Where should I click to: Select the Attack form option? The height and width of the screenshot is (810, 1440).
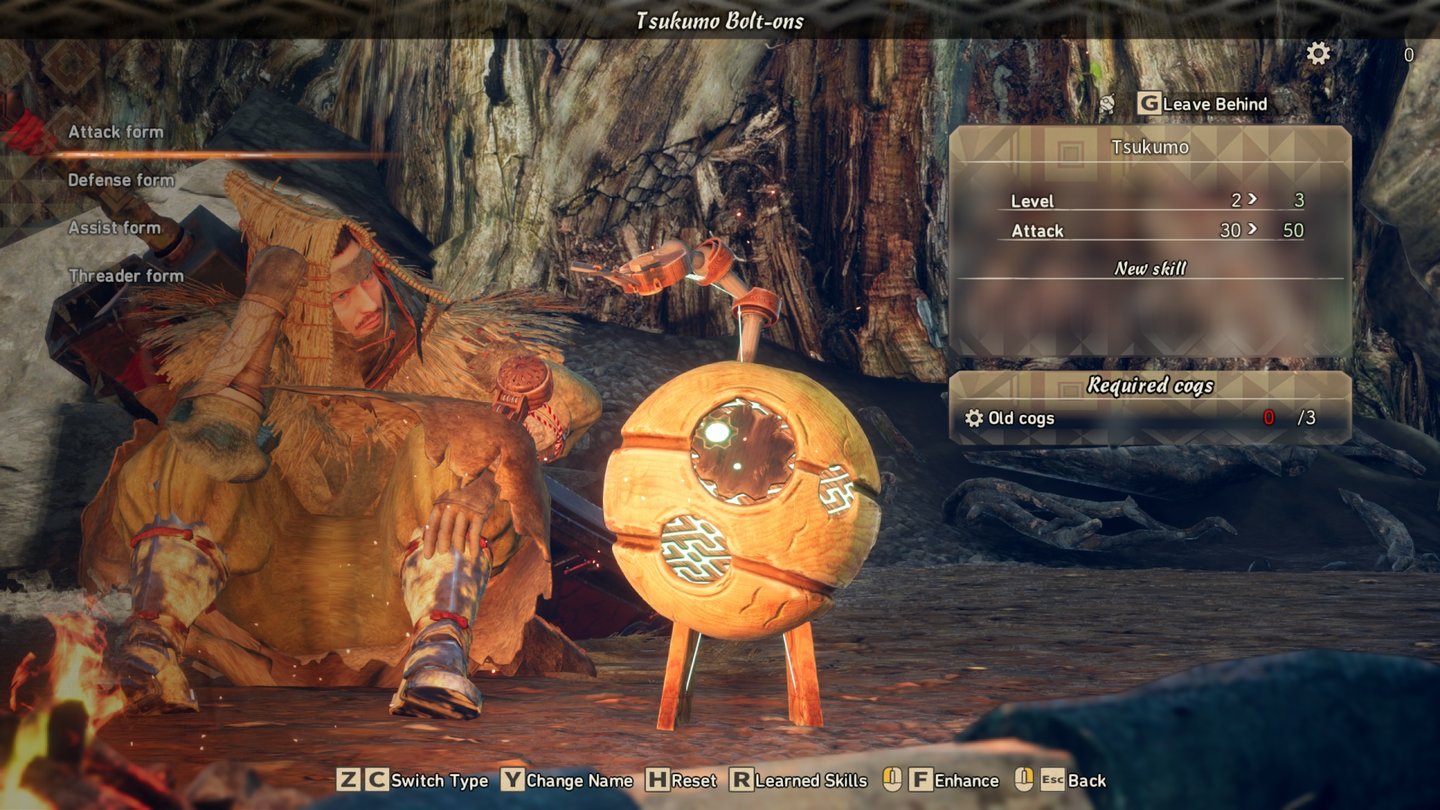coord(115,132)
